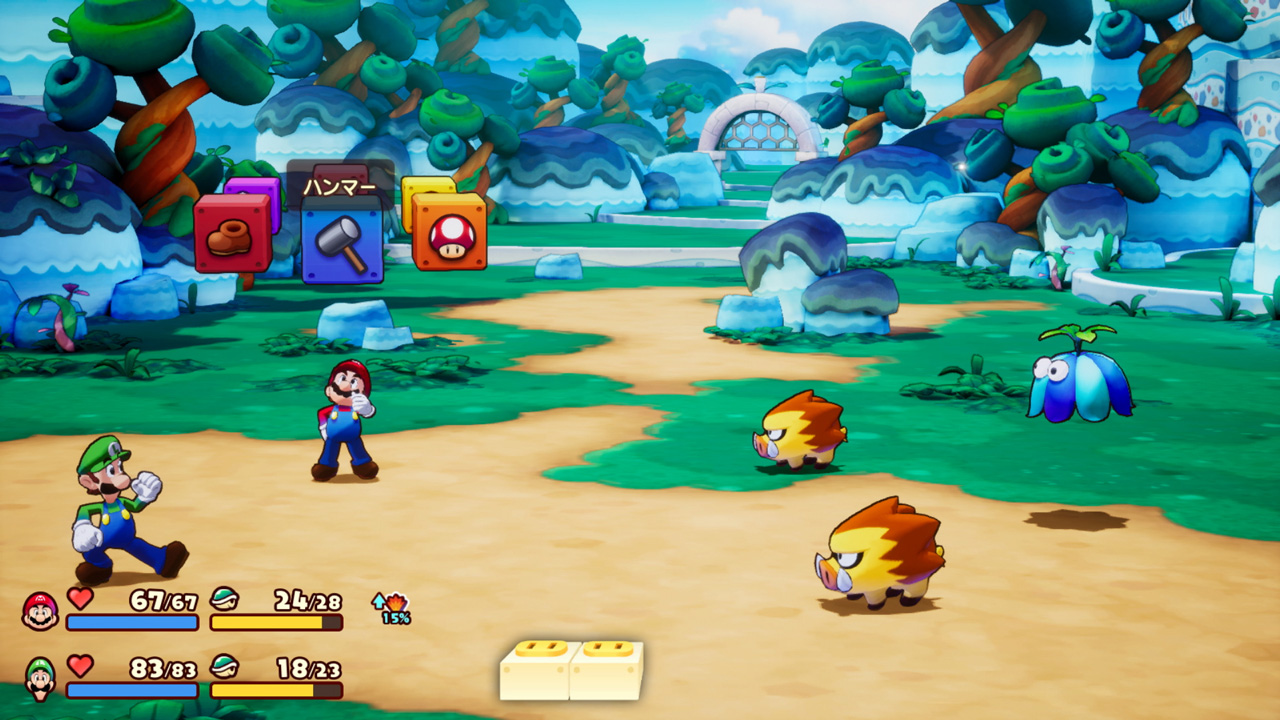The width and height of the screenshot is (1280, 720).
Task: Select the battle plug sockets at bottom
Action: (x=571, y=670)
